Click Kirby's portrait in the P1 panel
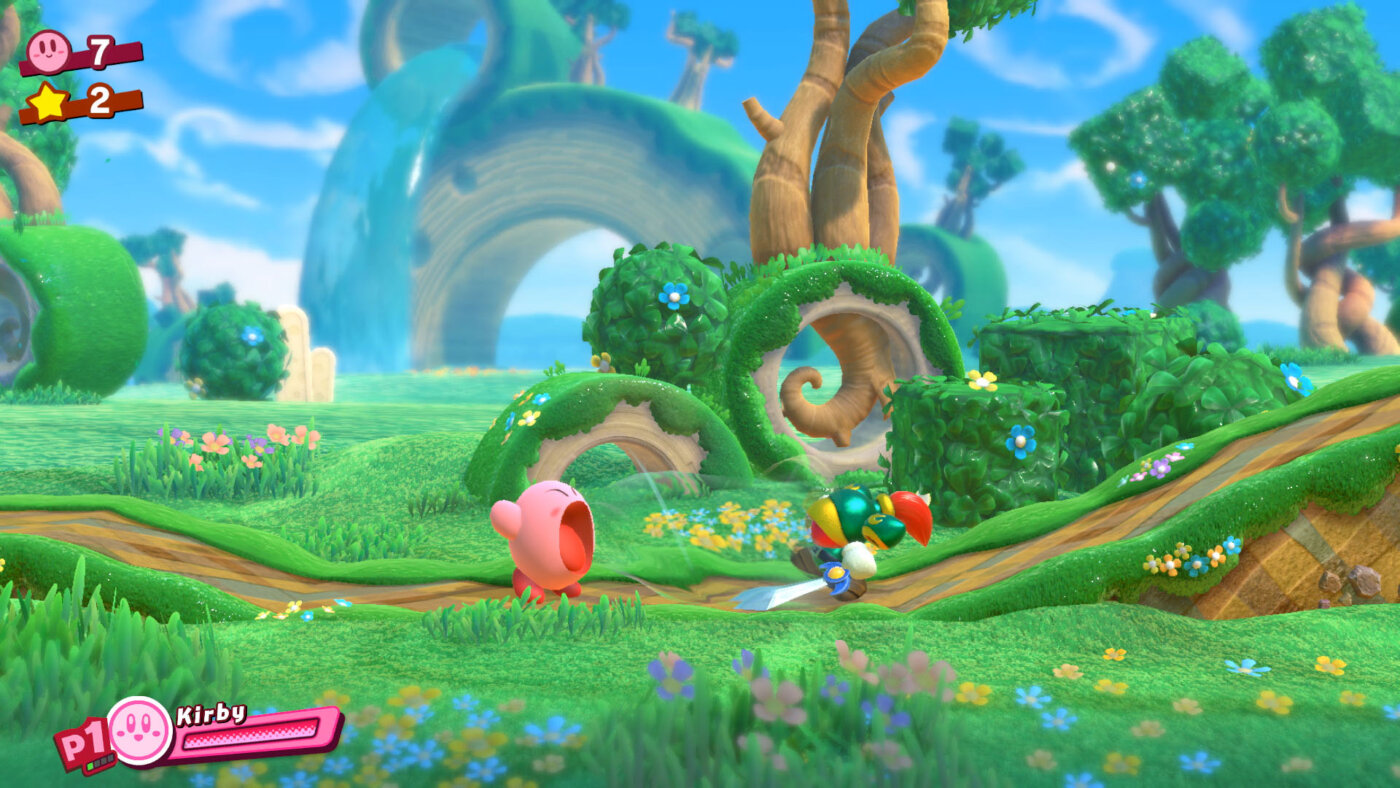The width and height of the screenshot is (1400, 788). tap(140, 731)
